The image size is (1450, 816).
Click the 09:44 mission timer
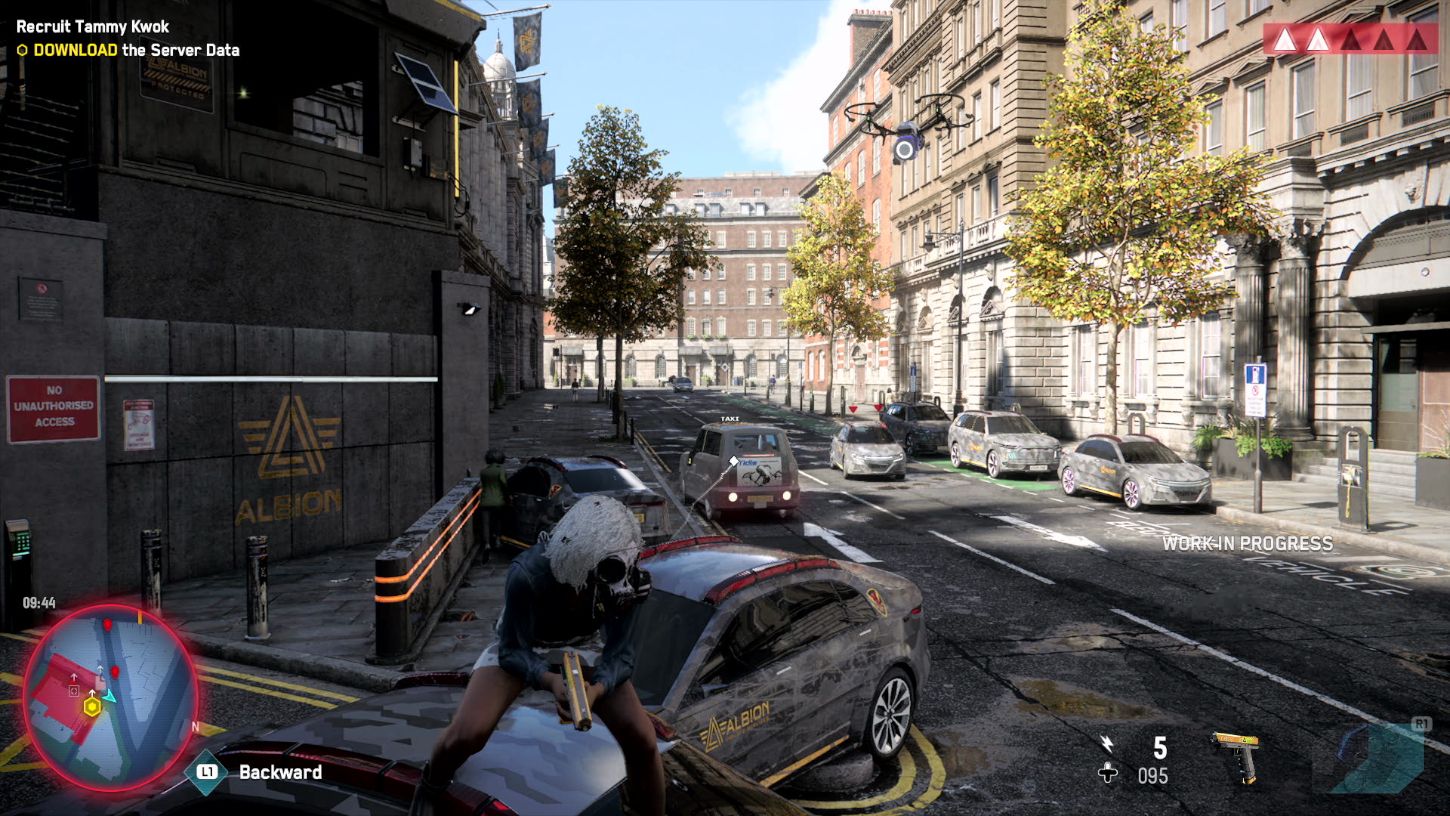pos(37,602)
